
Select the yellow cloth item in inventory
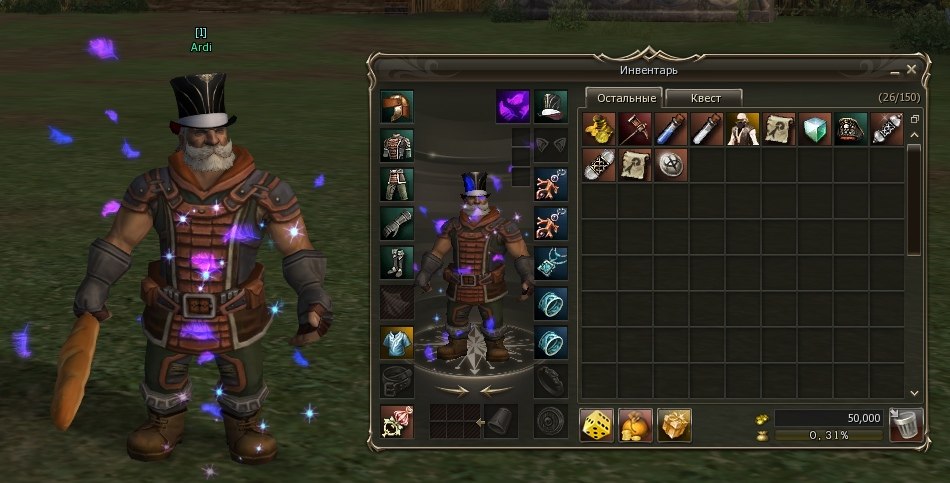click(x=598, y=128)
